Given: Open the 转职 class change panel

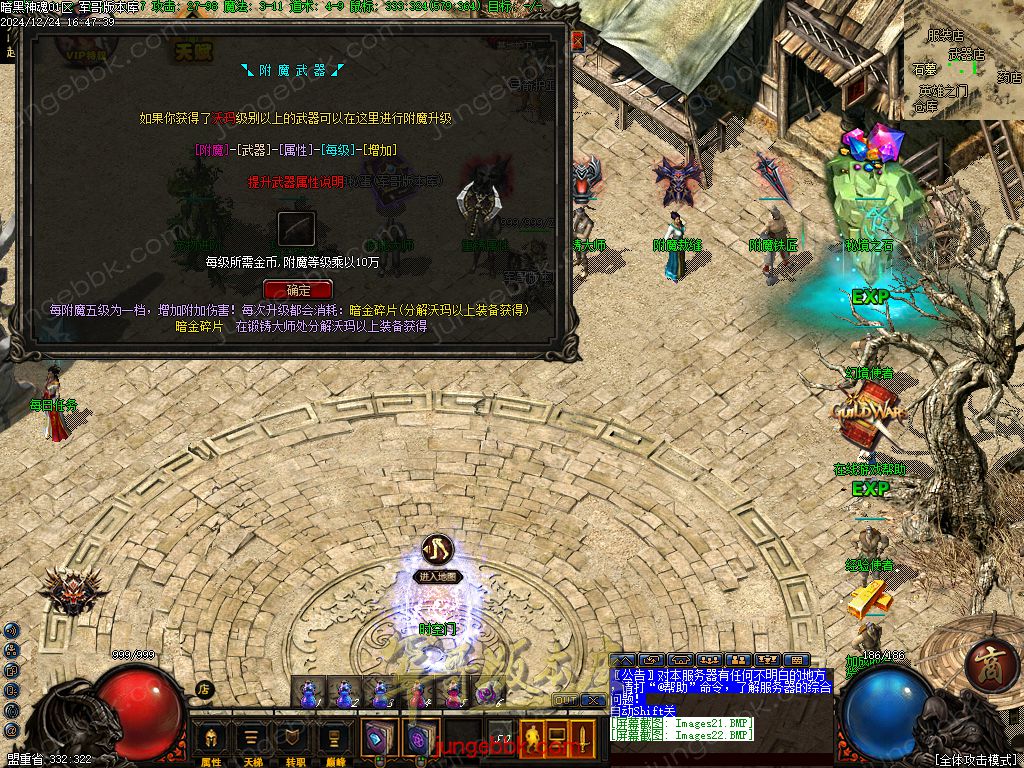Looking at the screenshot, I should tap(294, 741).
